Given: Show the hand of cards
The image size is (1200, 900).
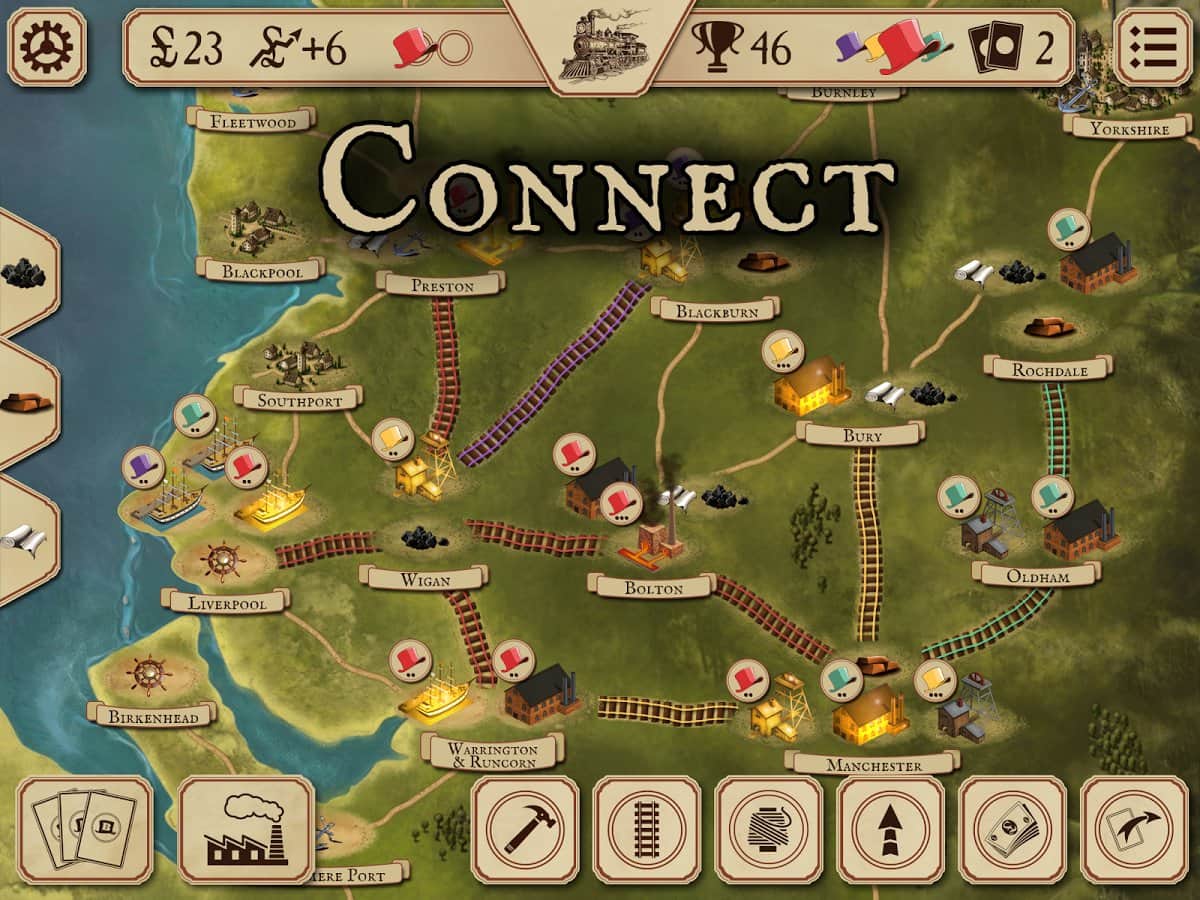Looking at the screenshot, I should 85,830.
